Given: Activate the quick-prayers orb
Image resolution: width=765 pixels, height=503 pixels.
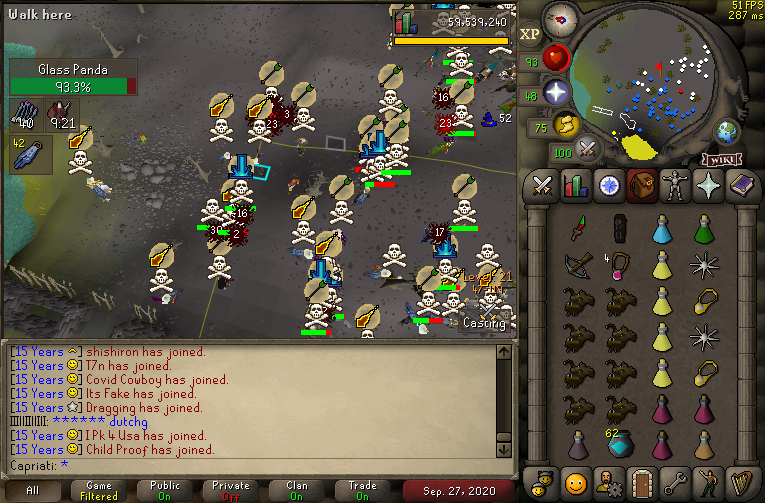Looking at the screenshot, I should pyautogui.click(x=556, y=94).
